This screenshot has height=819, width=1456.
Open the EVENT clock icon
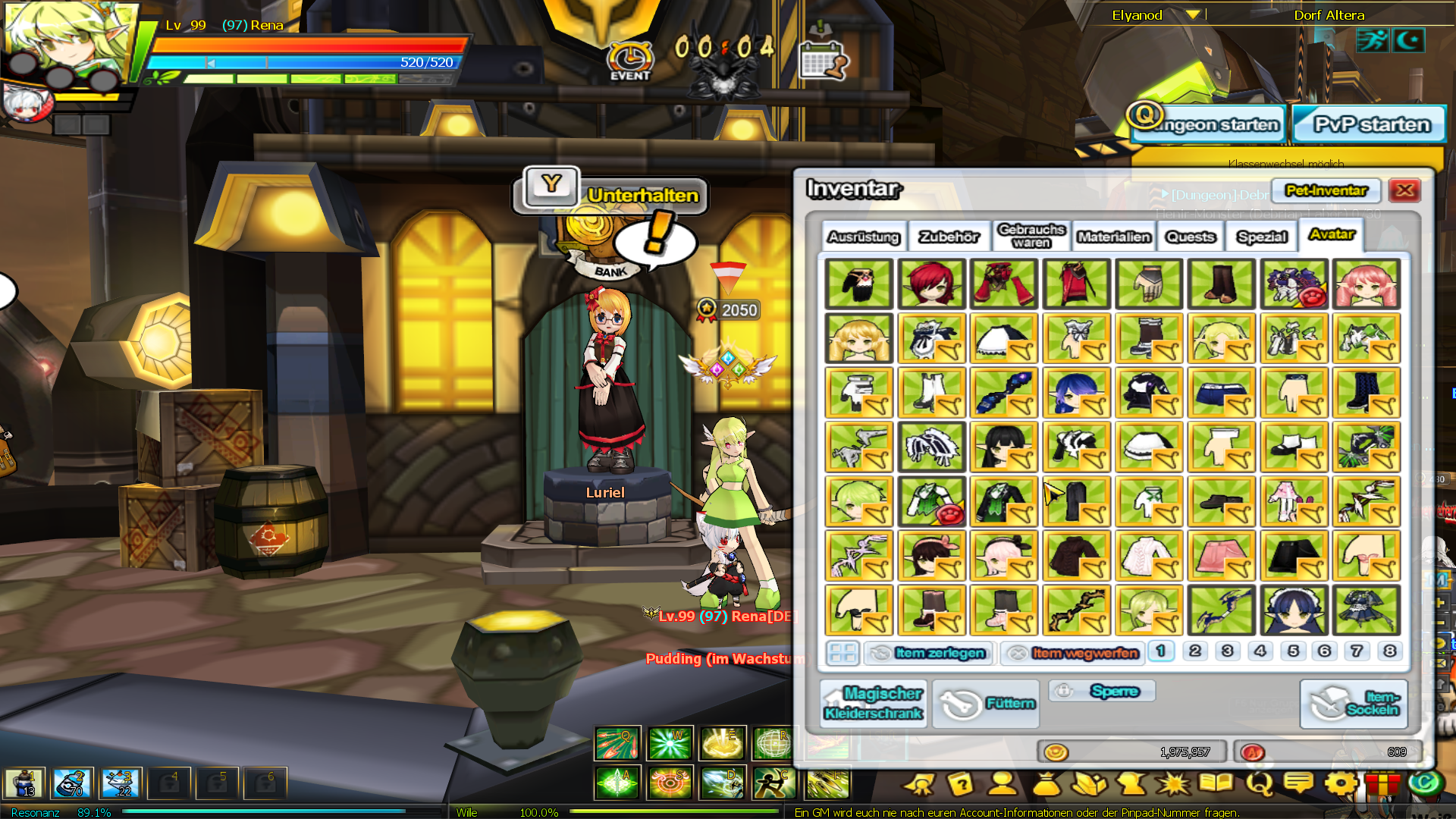tap(629, 61)
